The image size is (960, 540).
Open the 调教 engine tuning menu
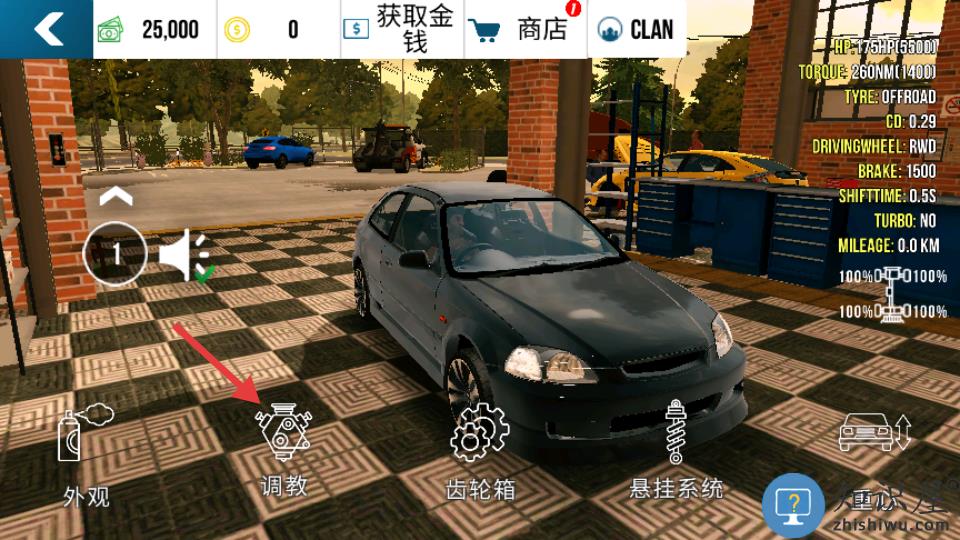tap(284, 450)
